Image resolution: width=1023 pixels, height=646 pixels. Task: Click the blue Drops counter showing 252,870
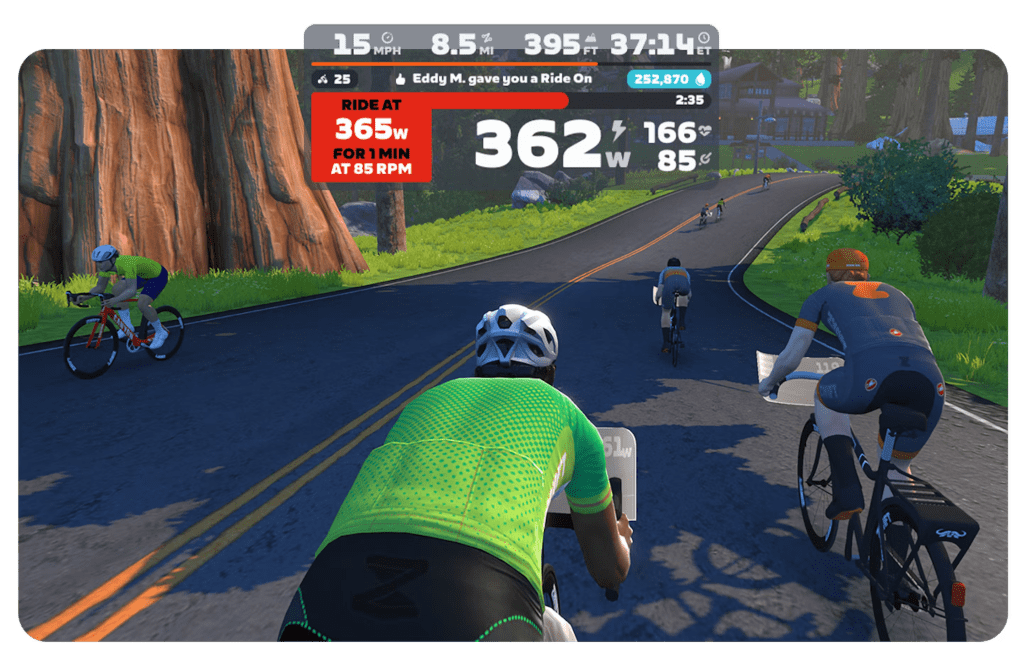pyautogui.click(x=666, y=79)
